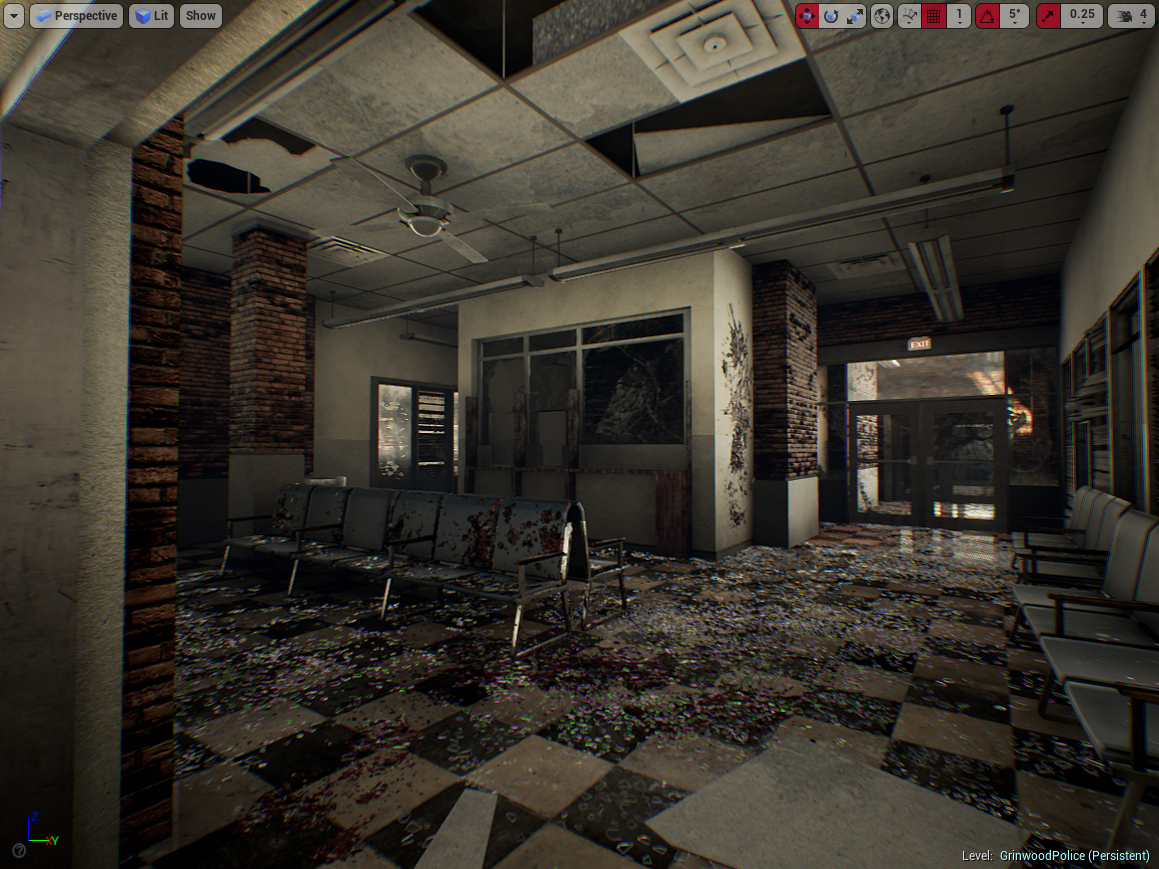Select the rotate gizmo tool
Viewport: 1159px width, 869px height.
click(831, 15)
